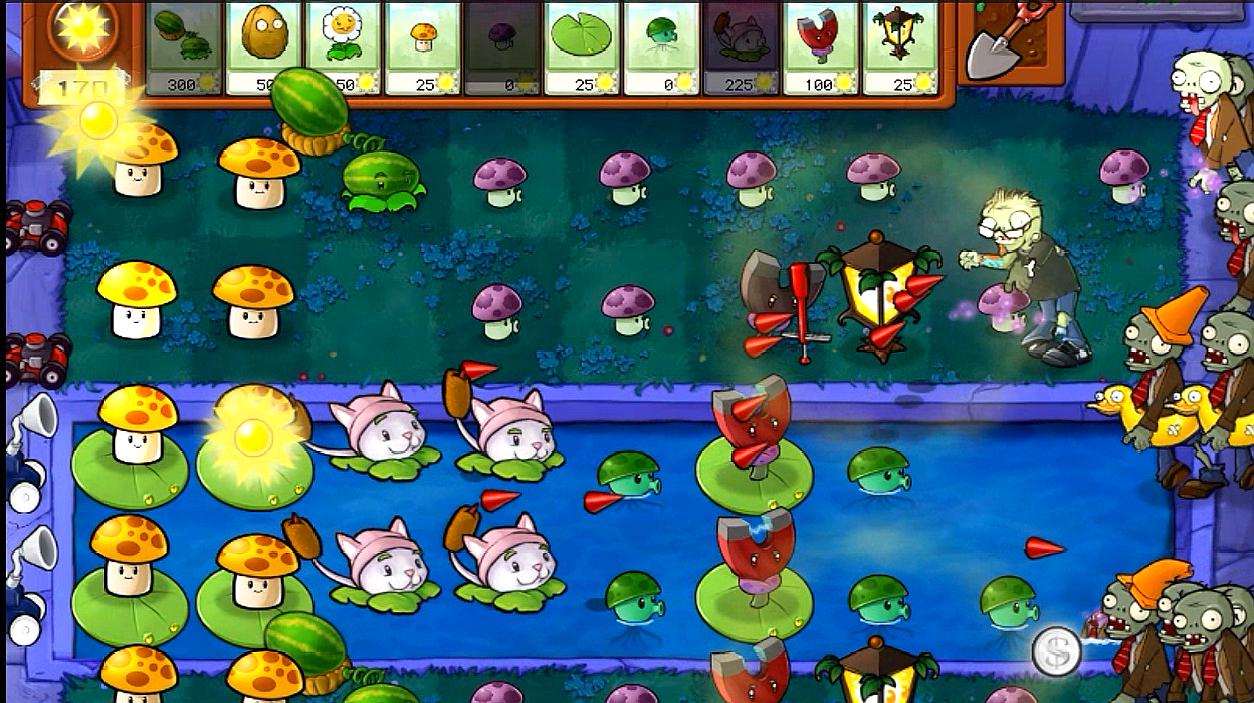The image size is (1254, 703).
Task: Choose the Plantern seed packet
Action: [x=899, y=48]
